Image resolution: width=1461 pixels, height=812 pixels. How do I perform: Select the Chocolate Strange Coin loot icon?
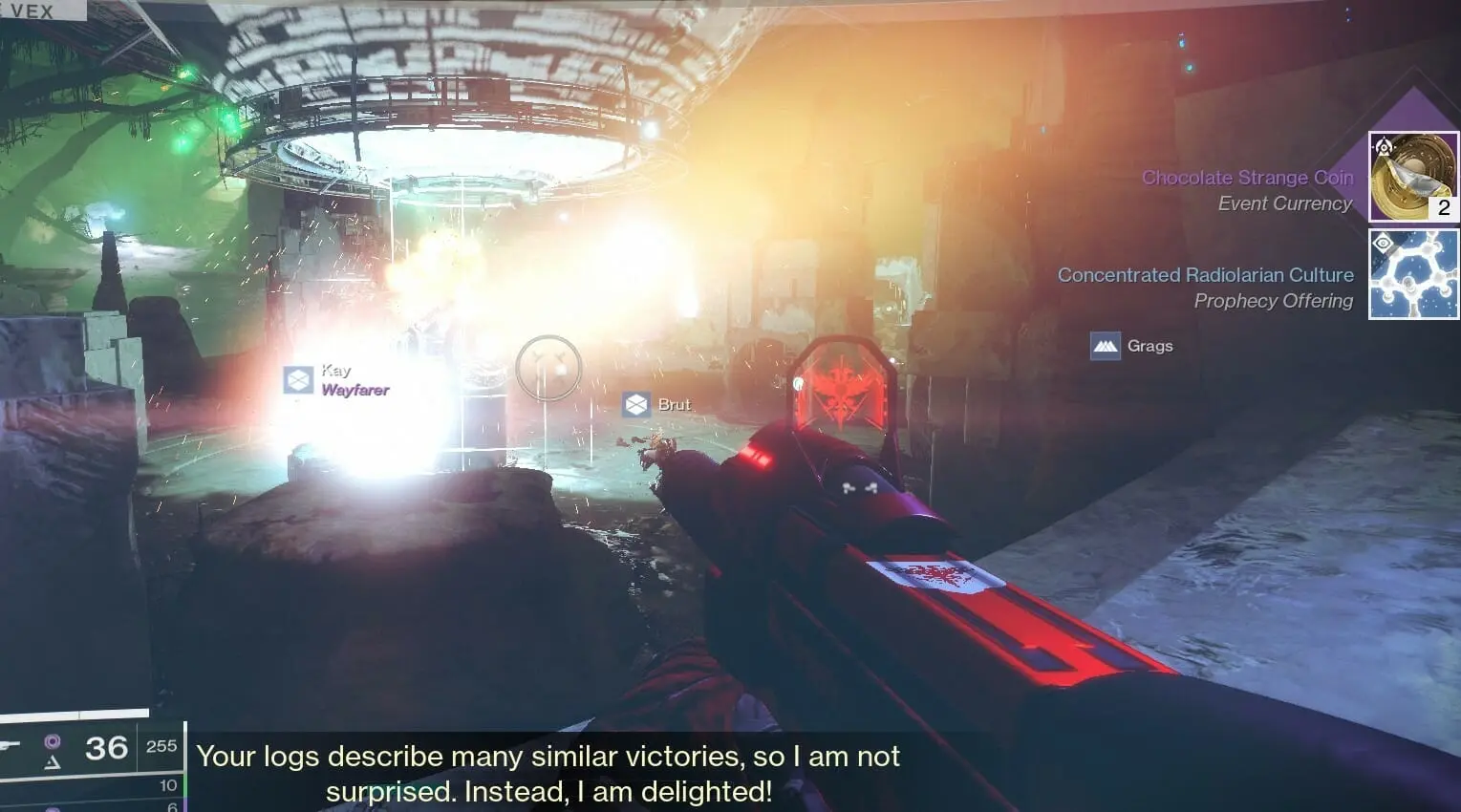1413,178
